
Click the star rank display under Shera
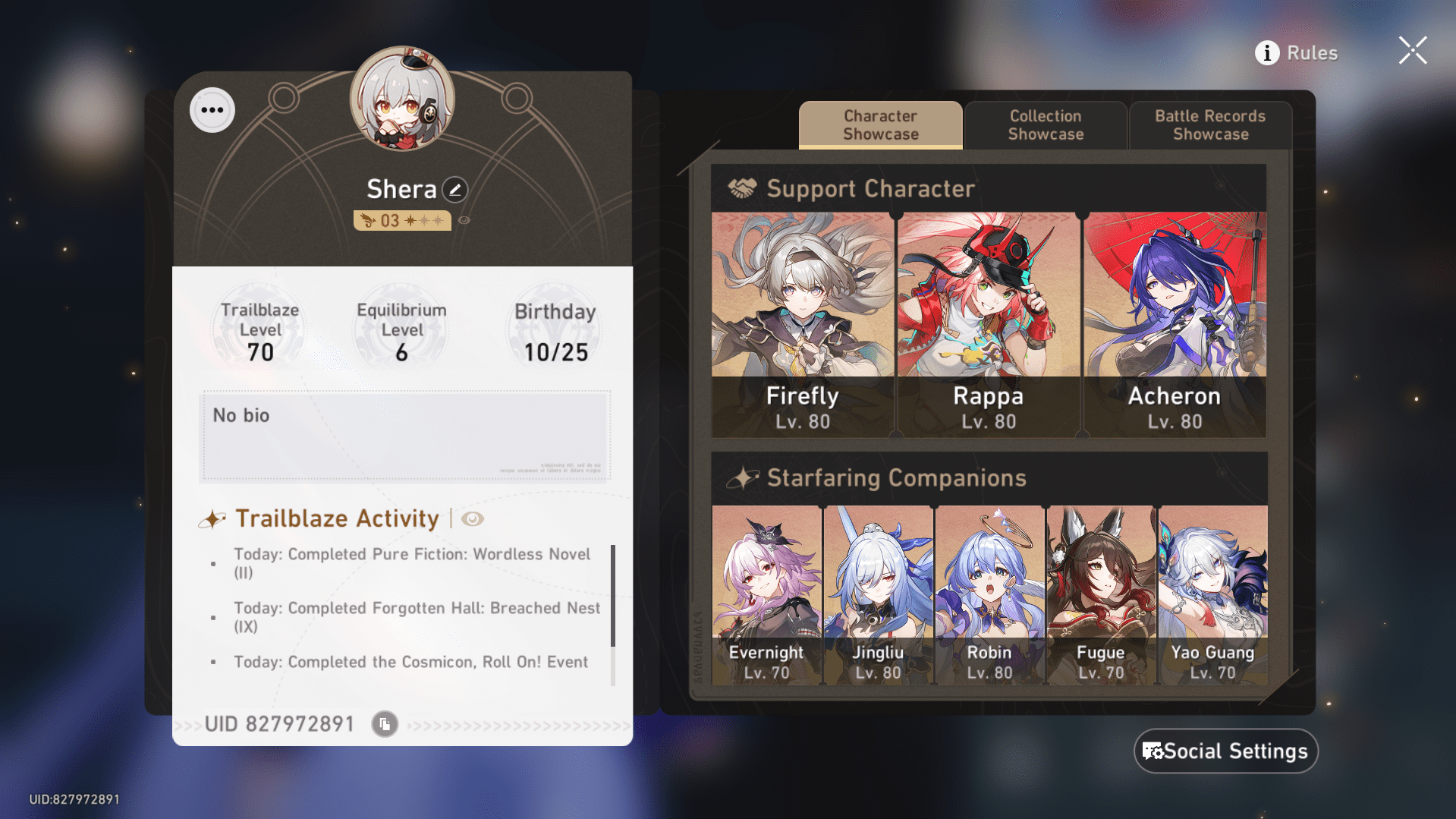(402, 220)
